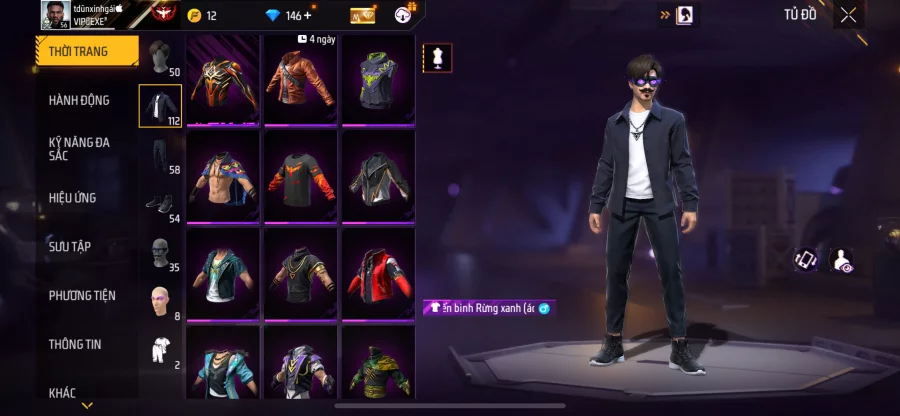Show the THÔNG TIN category
This screenshot has width=900, height=416.
coord(75,344)
